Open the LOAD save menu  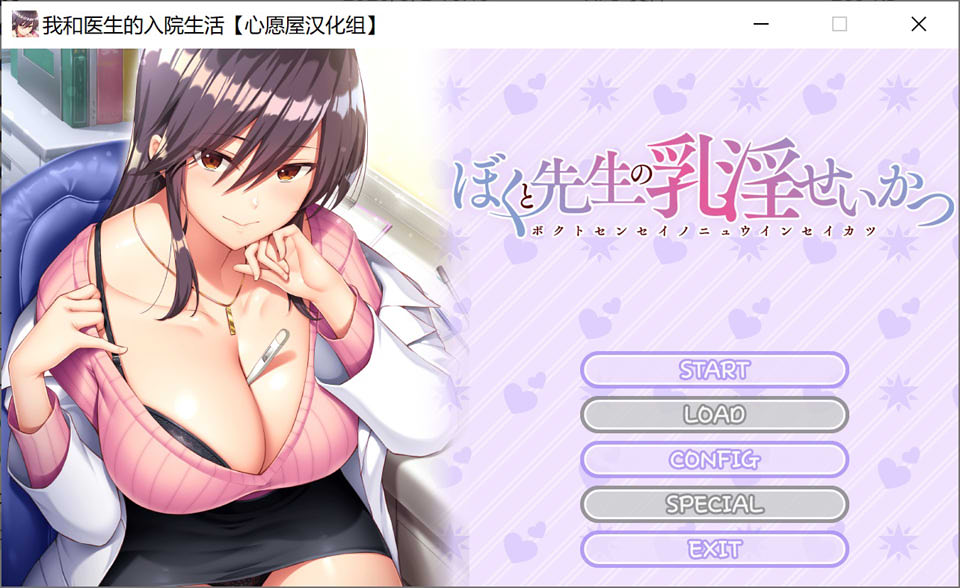(x=714, y=414)
